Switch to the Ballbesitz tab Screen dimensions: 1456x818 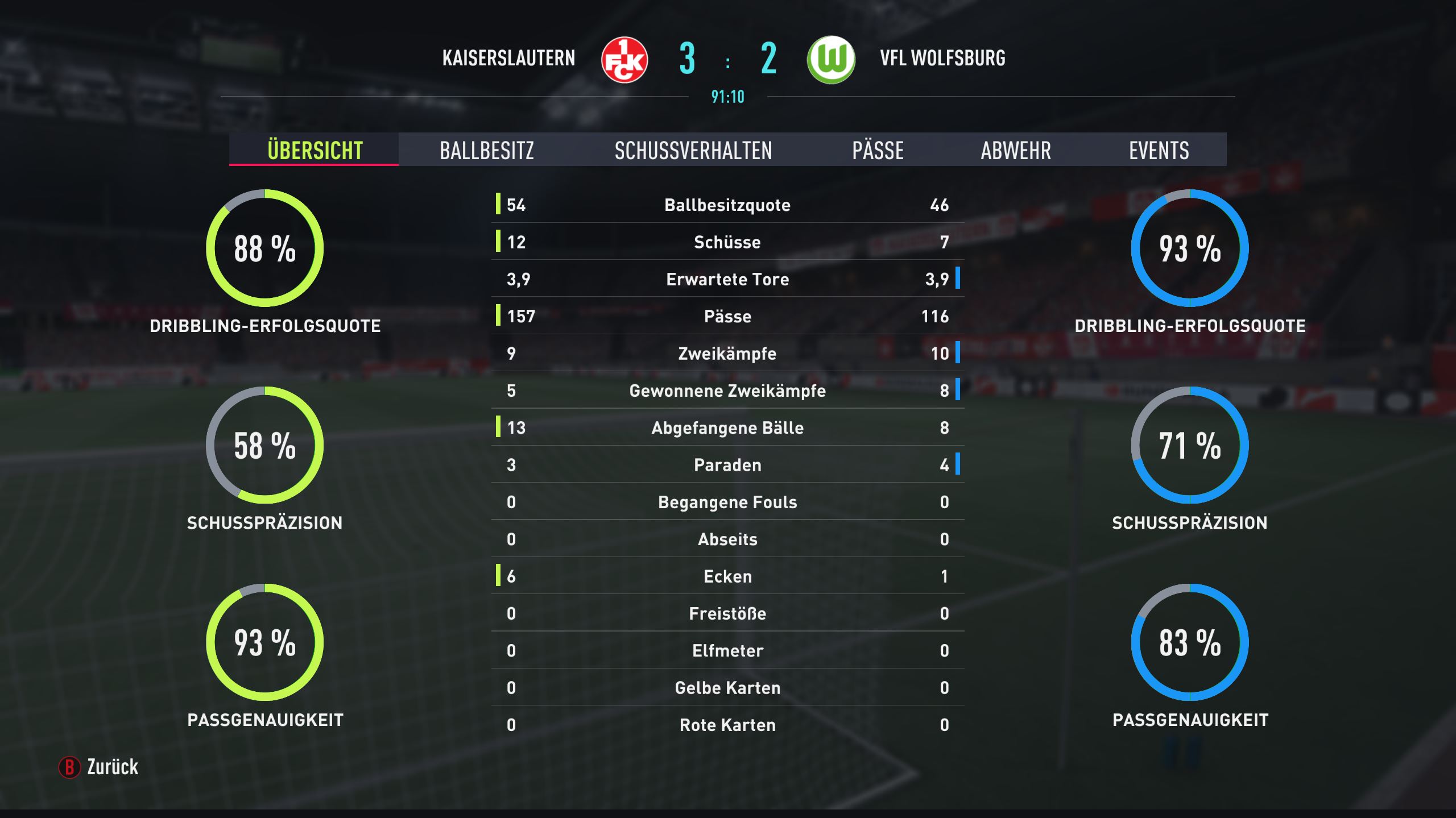[487, 150]
